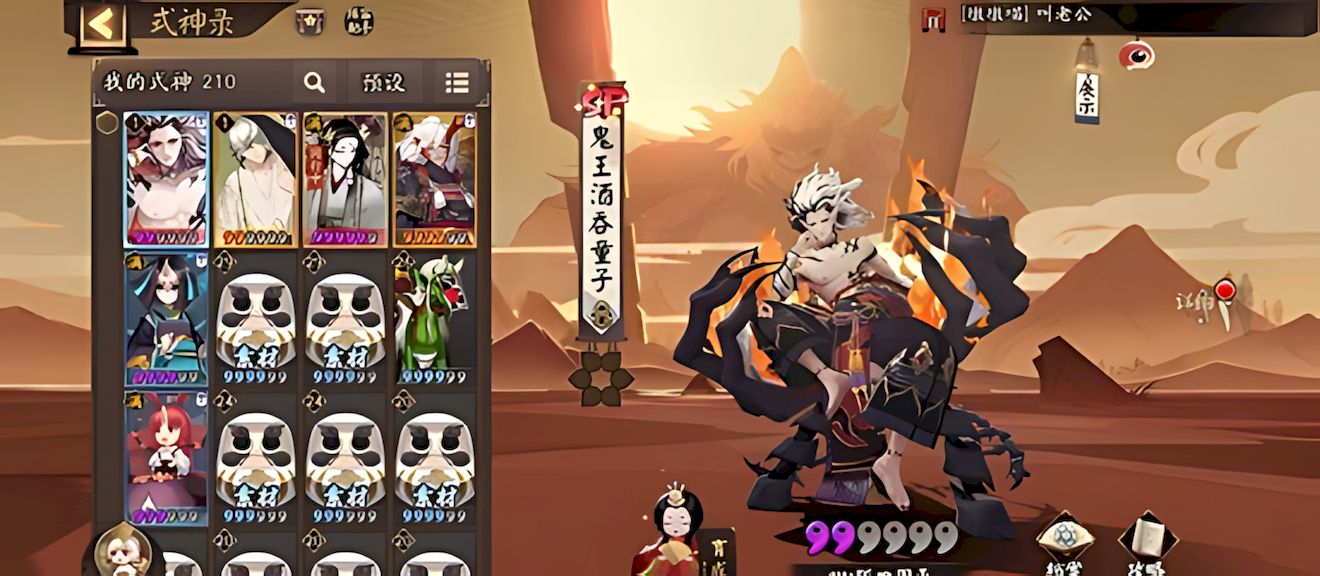
Task: Open the blue orb diamond icon
Action: coord(1064,540)
